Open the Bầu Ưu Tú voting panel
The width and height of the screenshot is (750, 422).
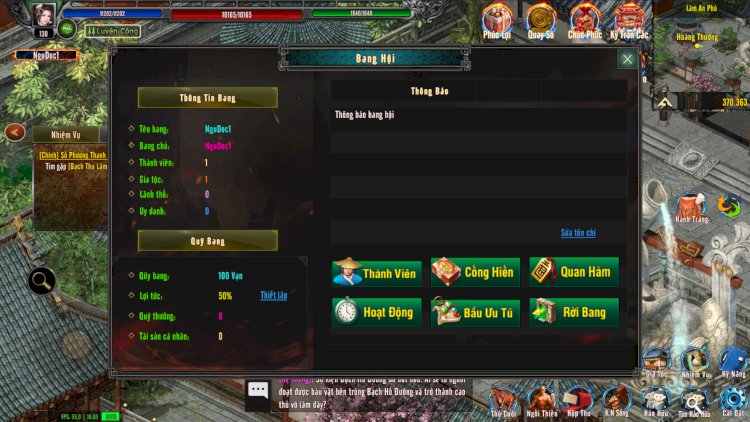pyautogui.click(x=475, y=312)
